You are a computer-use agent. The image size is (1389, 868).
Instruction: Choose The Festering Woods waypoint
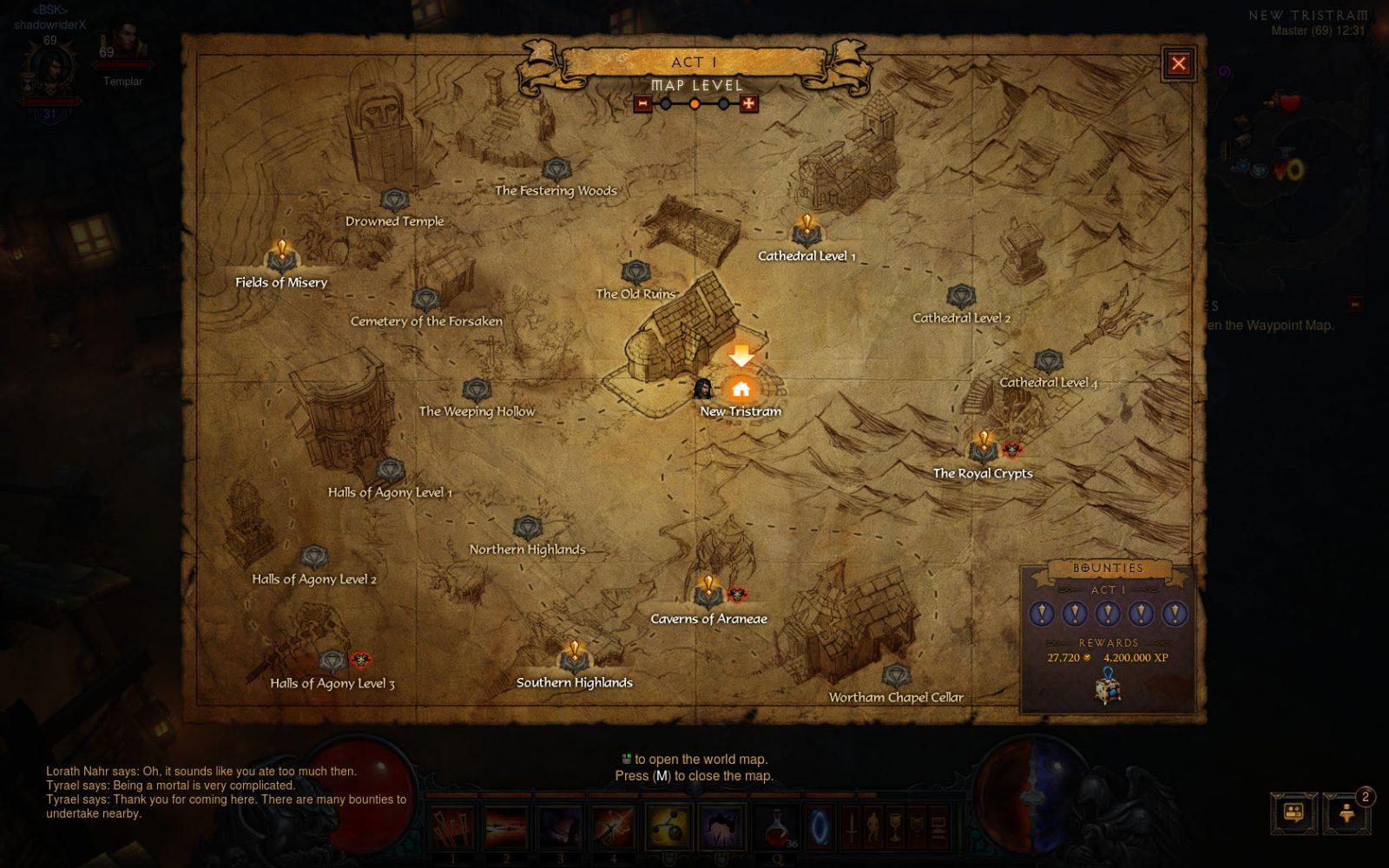click(556, 169)
